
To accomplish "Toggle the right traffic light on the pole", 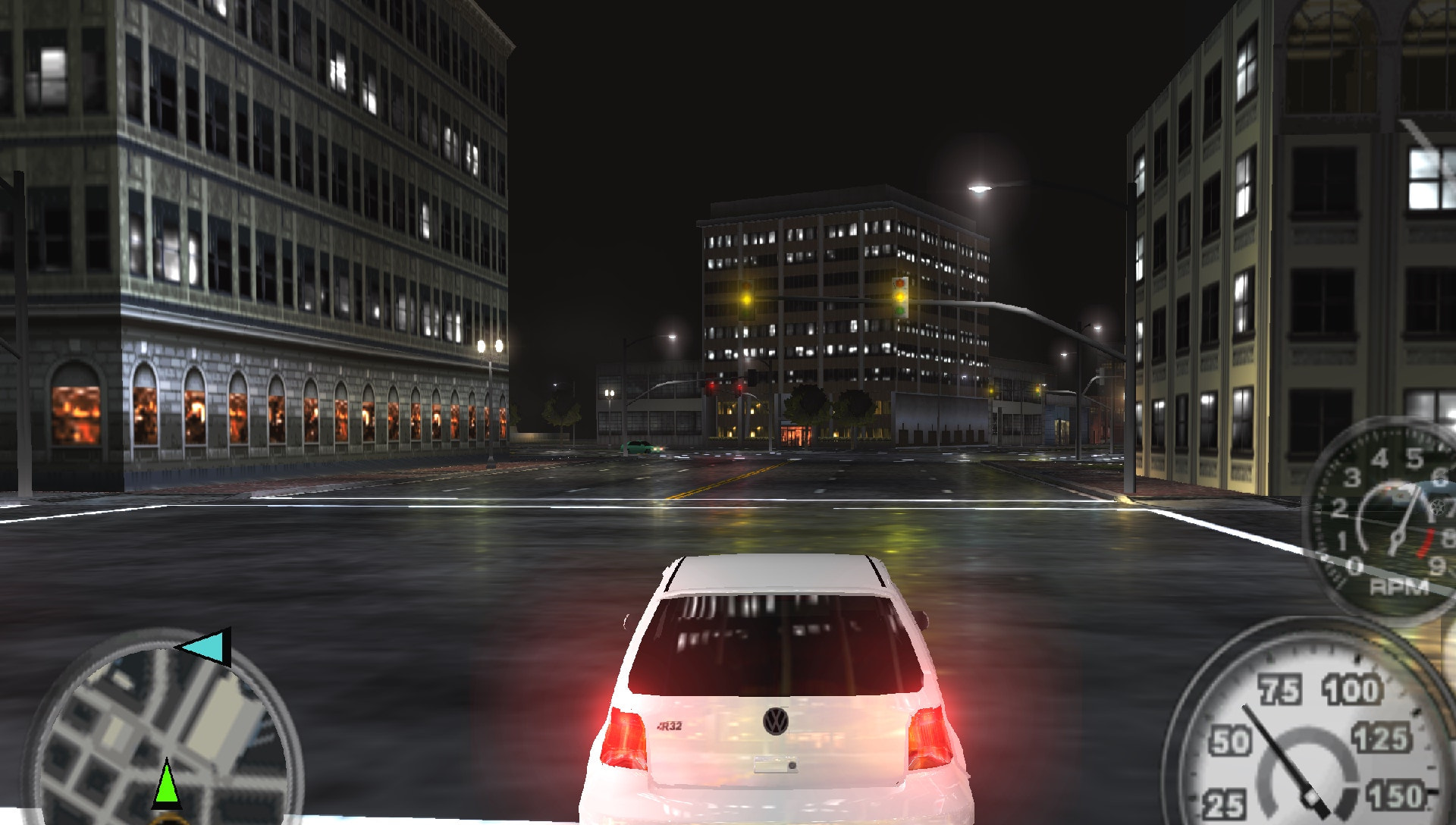I will coord(900,296).
